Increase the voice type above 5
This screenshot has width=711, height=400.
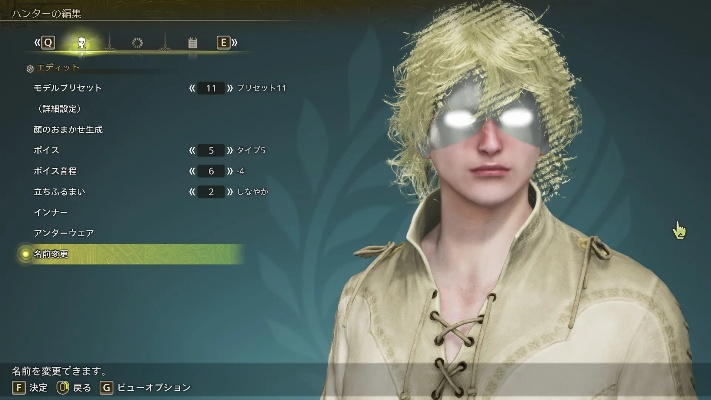229,149
